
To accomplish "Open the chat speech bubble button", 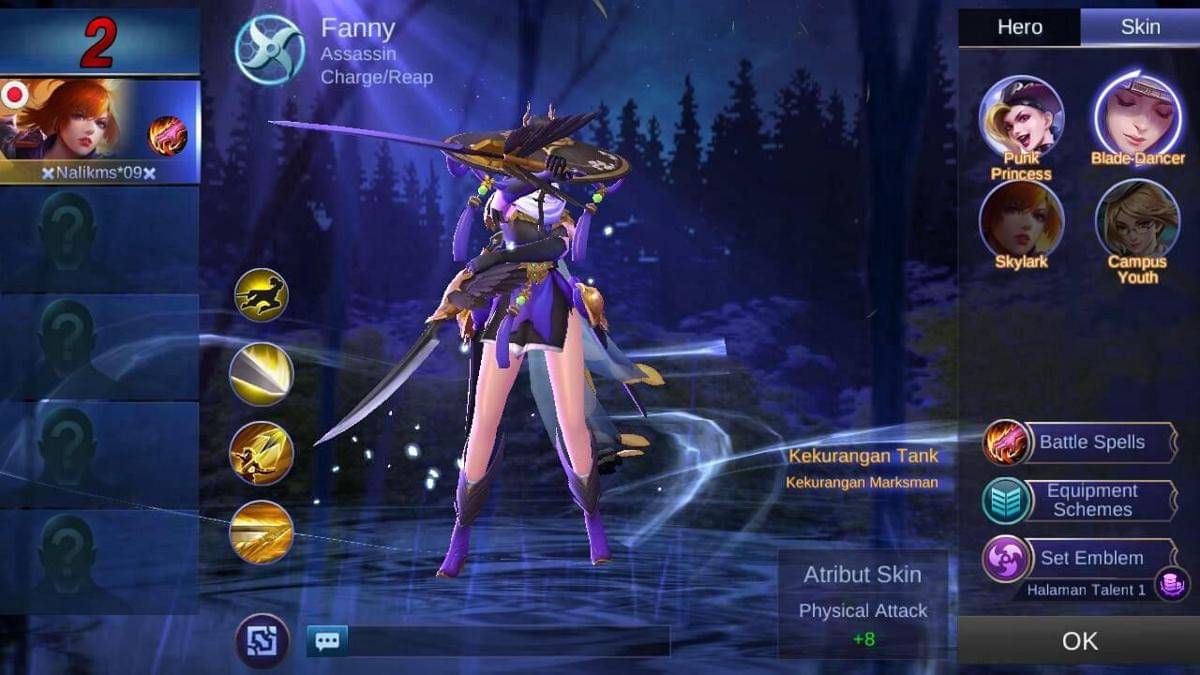I will click(327, 641).
